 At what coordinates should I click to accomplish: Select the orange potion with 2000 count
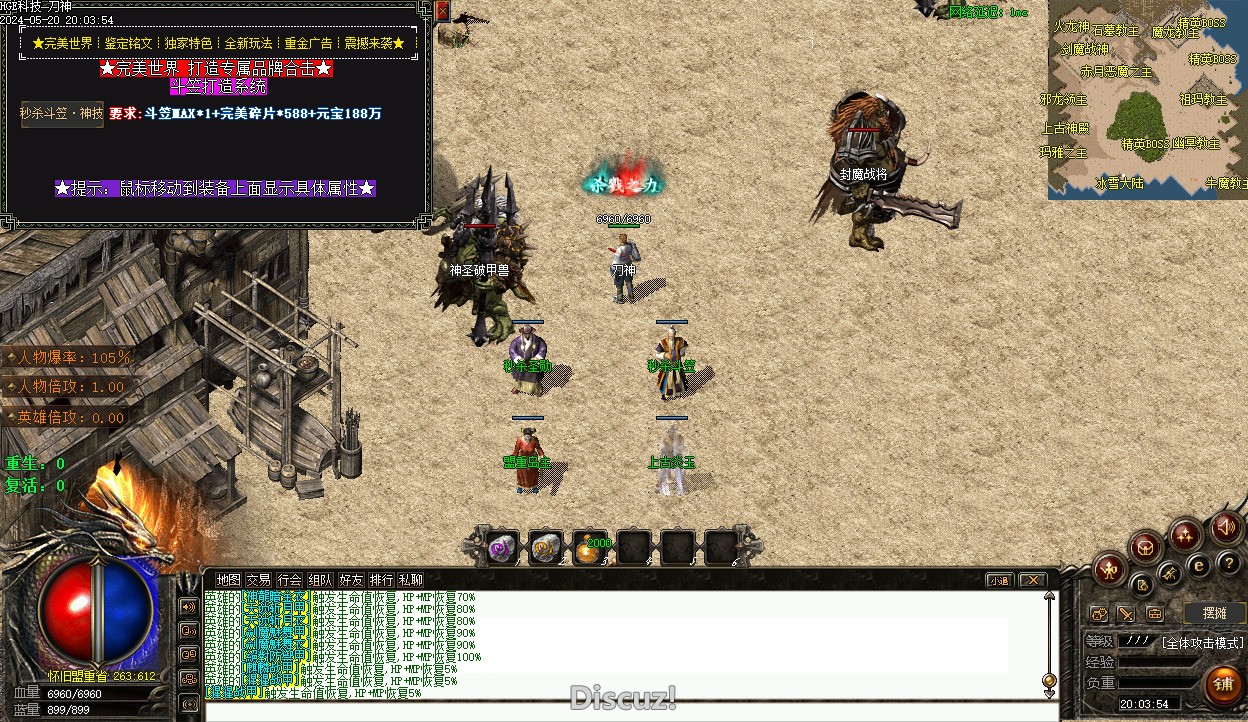point(590,547)
